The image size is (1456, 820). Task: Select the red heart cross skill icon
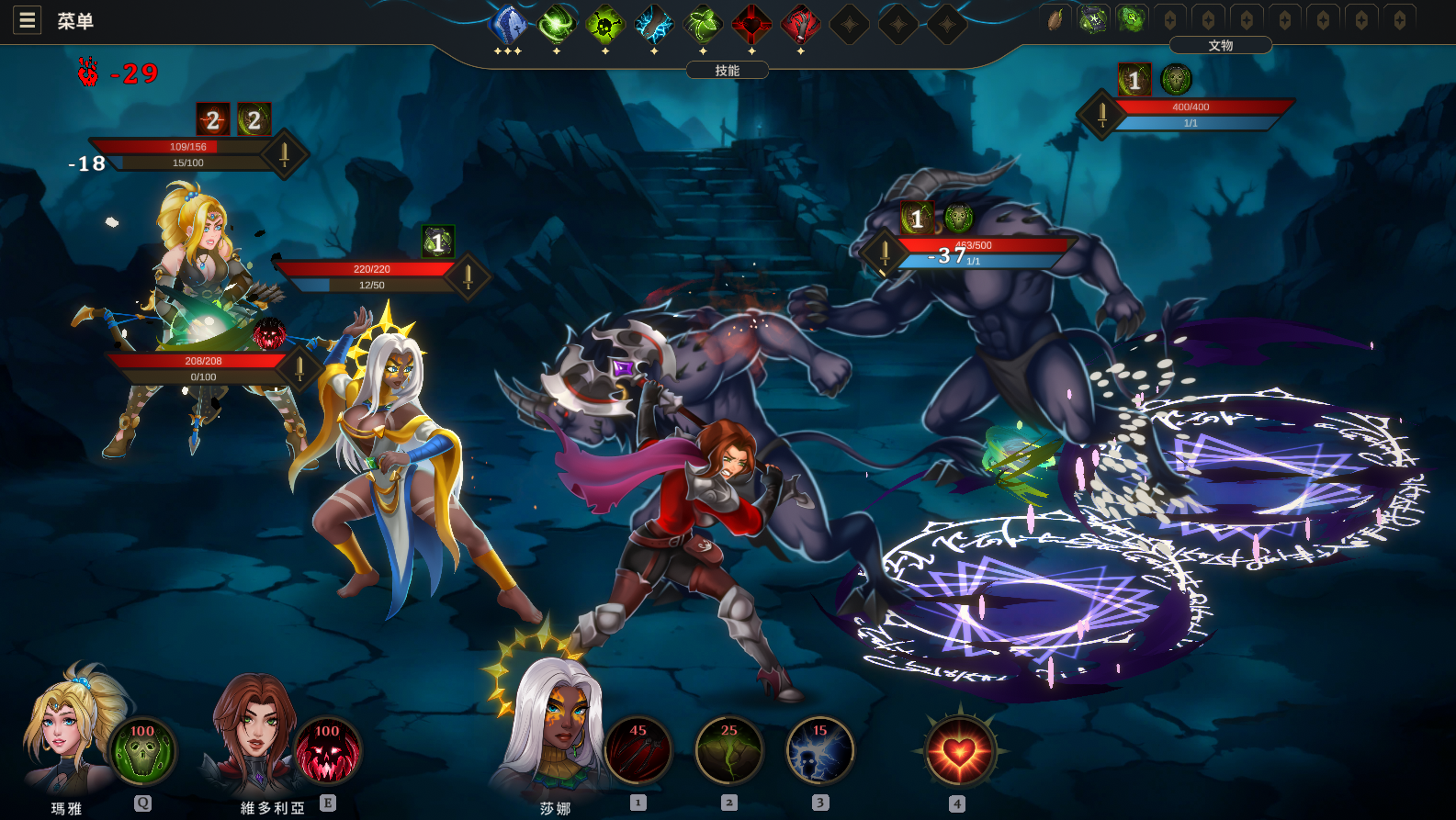(x=751, y=25)
